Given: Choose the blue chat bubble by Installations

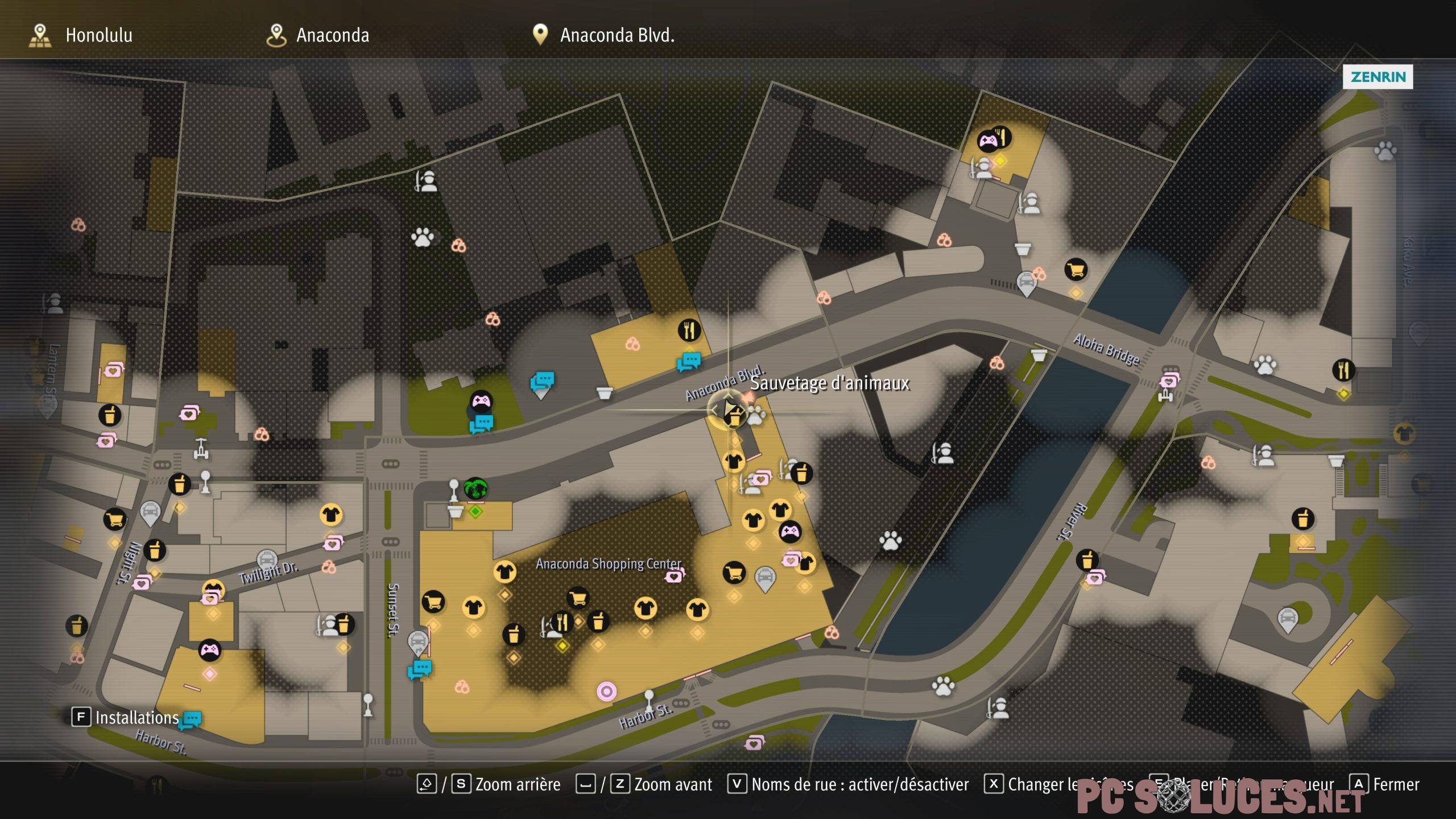Looking at the screenshot, I should point(190,720).
